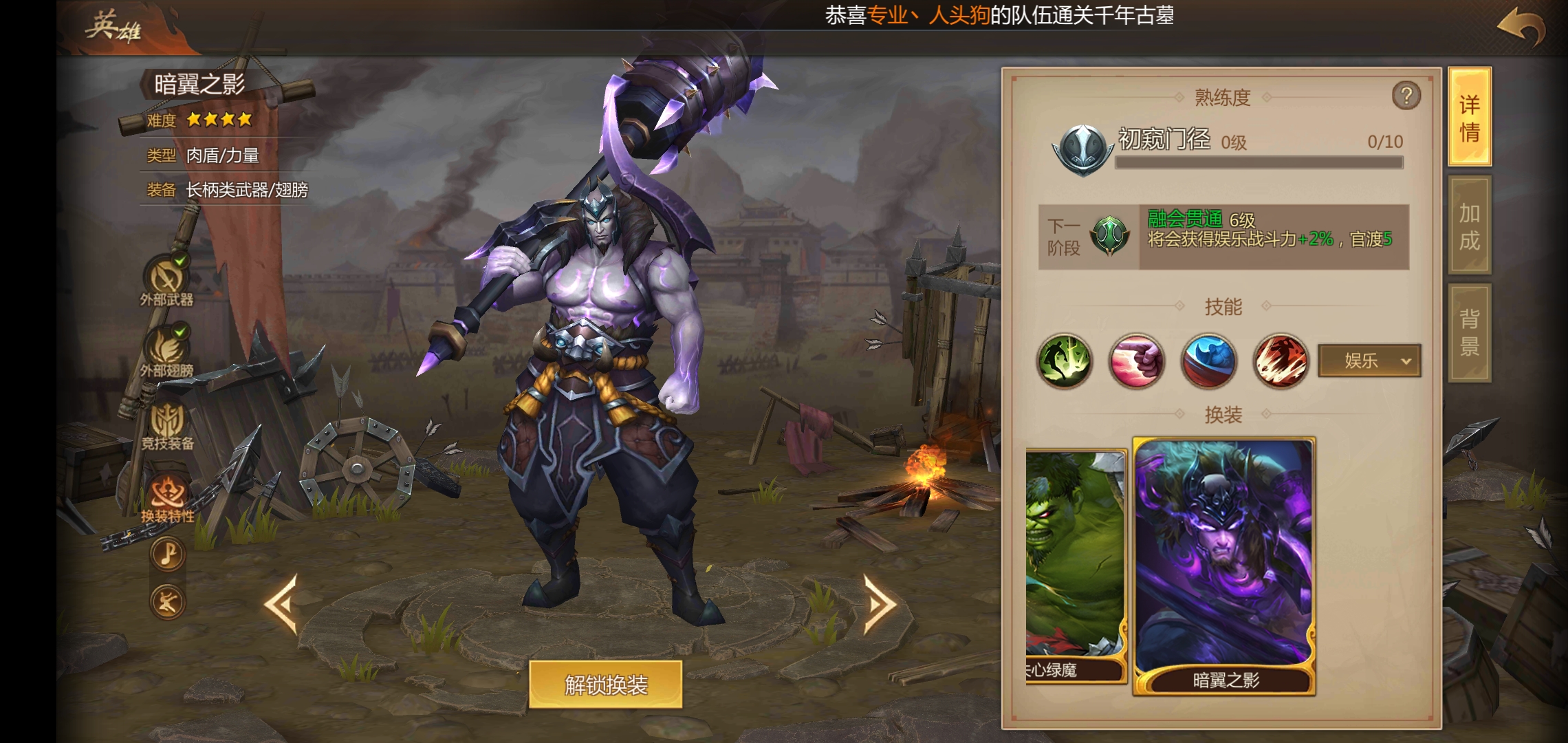
Task: Select the blue wave skill toggle
Action: pos(1208,361)
